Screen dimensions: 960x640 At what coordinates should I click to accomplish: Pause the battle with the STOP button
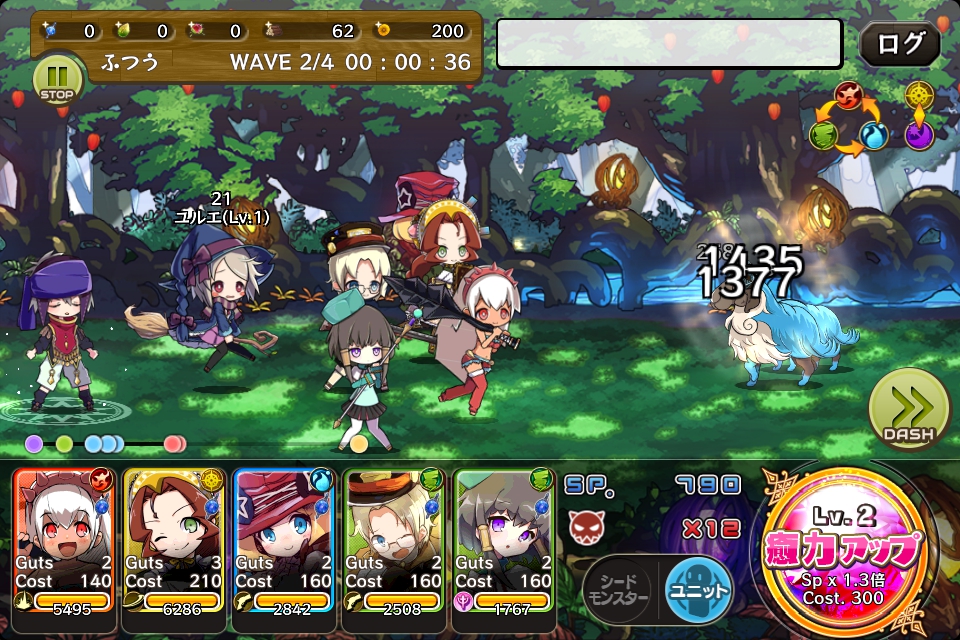pos(57,77)
